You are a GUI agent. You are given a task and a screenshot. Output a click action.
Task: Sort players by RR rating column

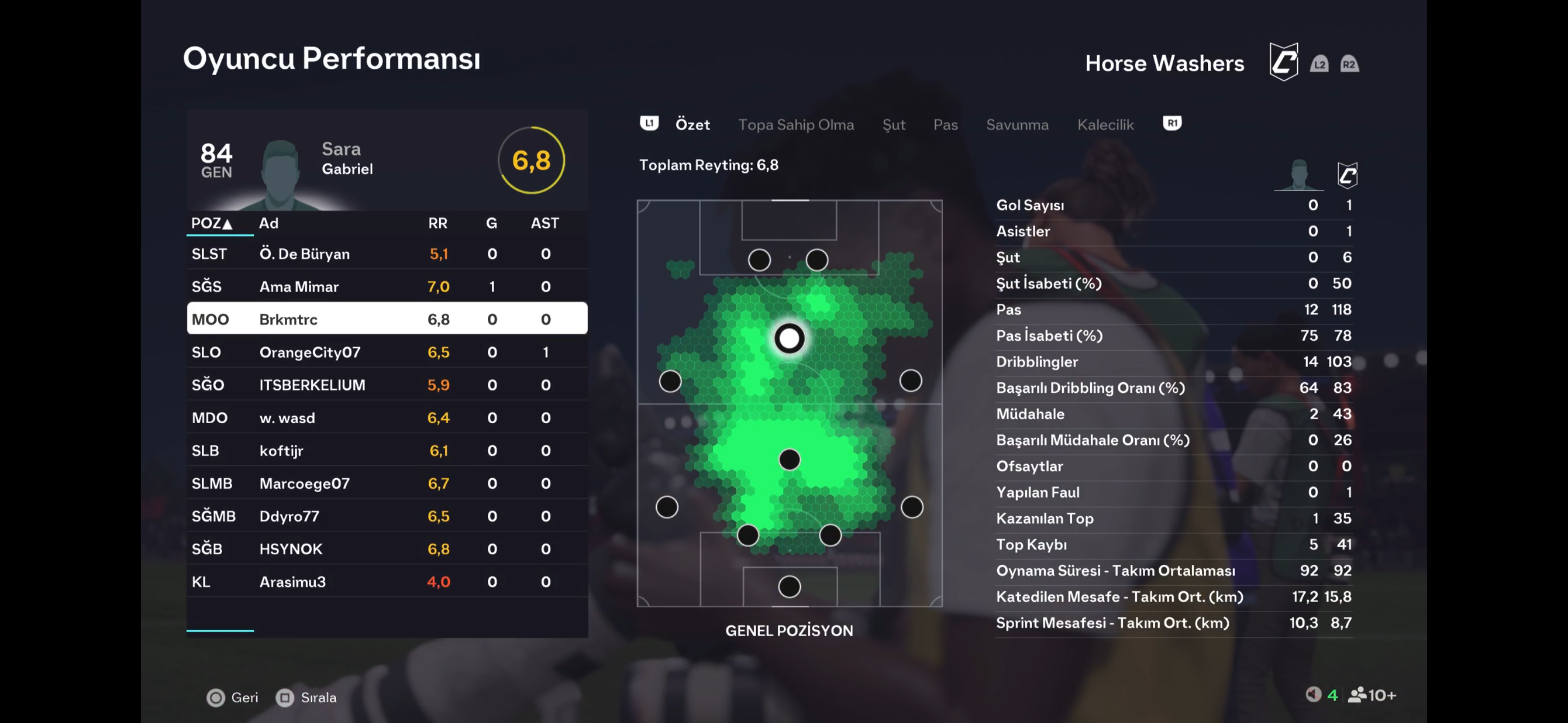point(437,224)
